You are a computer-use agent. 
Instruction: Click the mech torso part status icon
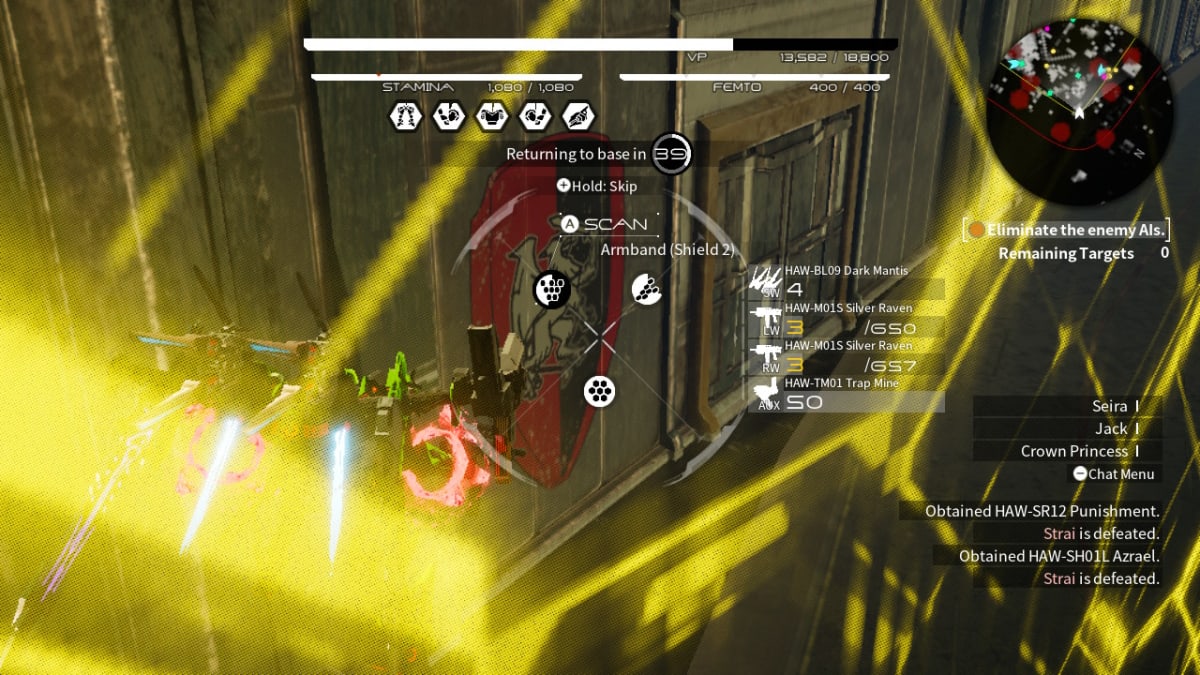click(x=491, y=116)
